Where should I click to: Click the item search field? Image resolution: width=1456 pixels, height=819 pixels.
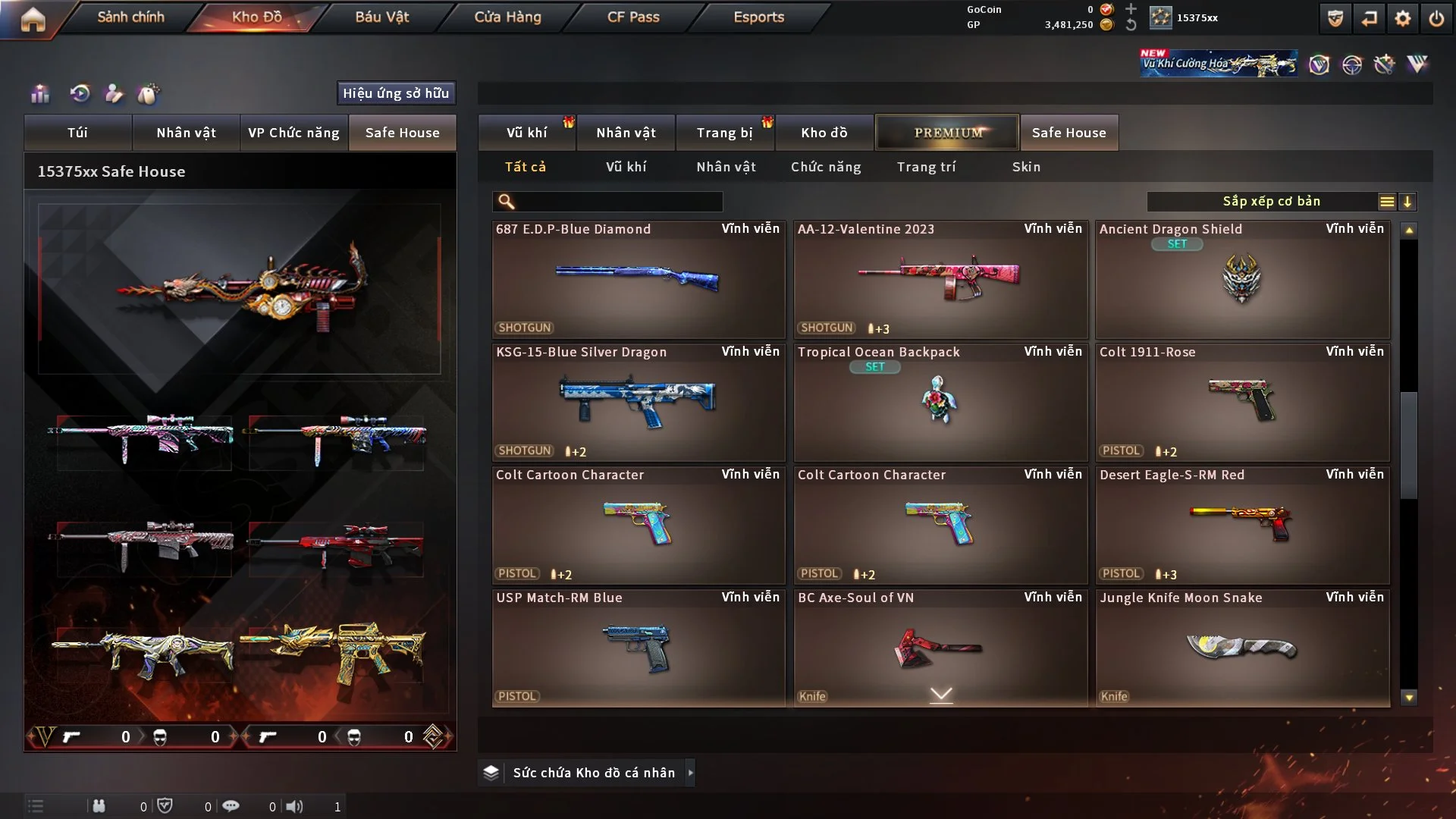point(618,202)
